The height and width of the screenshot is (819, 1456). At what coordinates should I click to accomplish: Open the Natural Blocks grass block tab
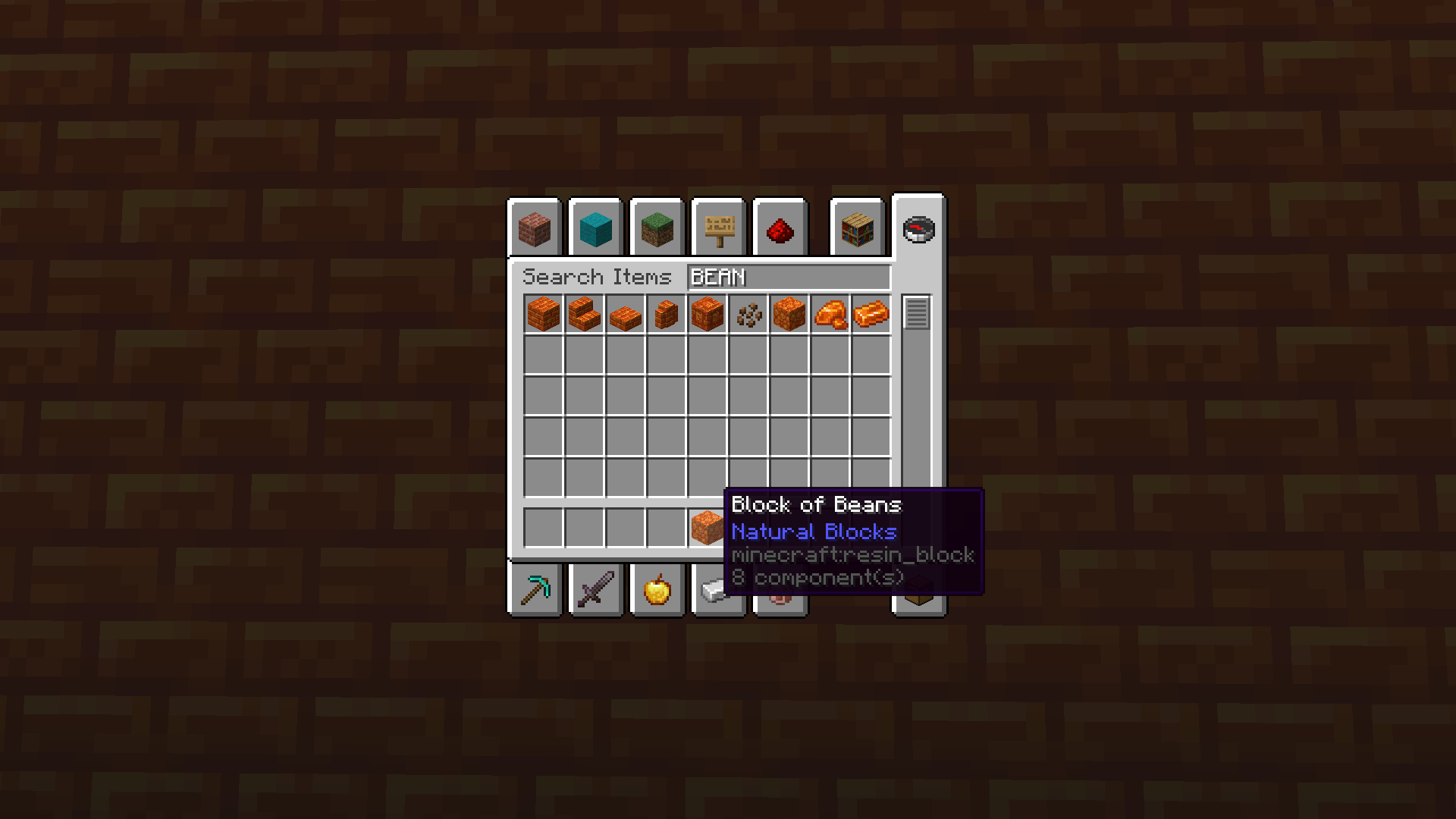click(656, 227)
